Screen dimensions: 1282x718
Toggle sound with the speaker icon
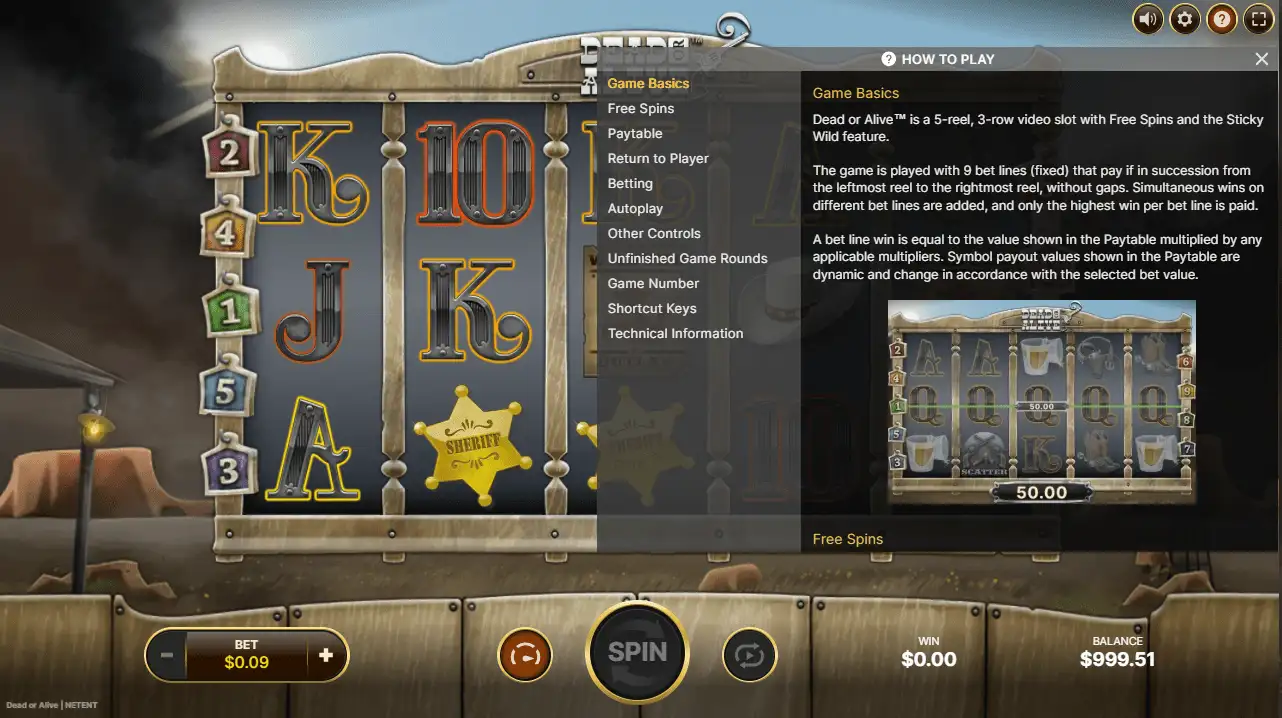[1148, 19]
